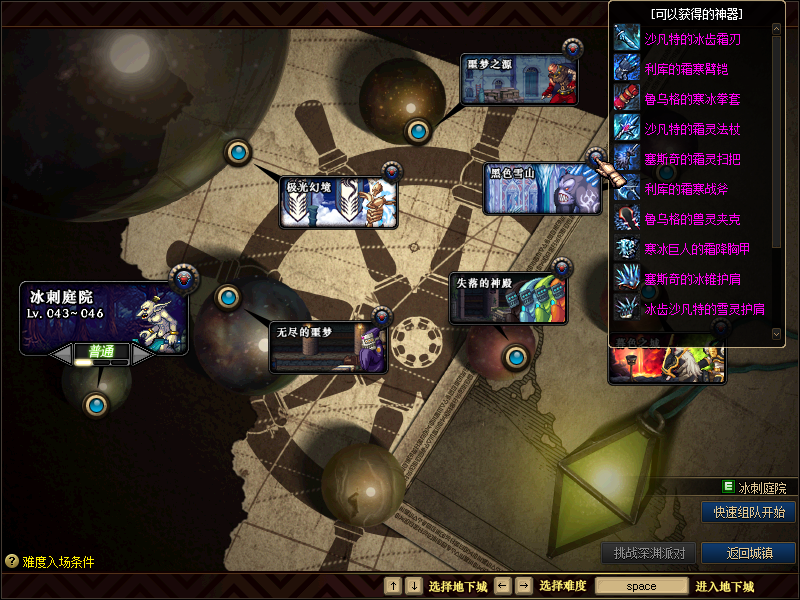Select the 黑色雪山 dungeon card

[543, 189]
